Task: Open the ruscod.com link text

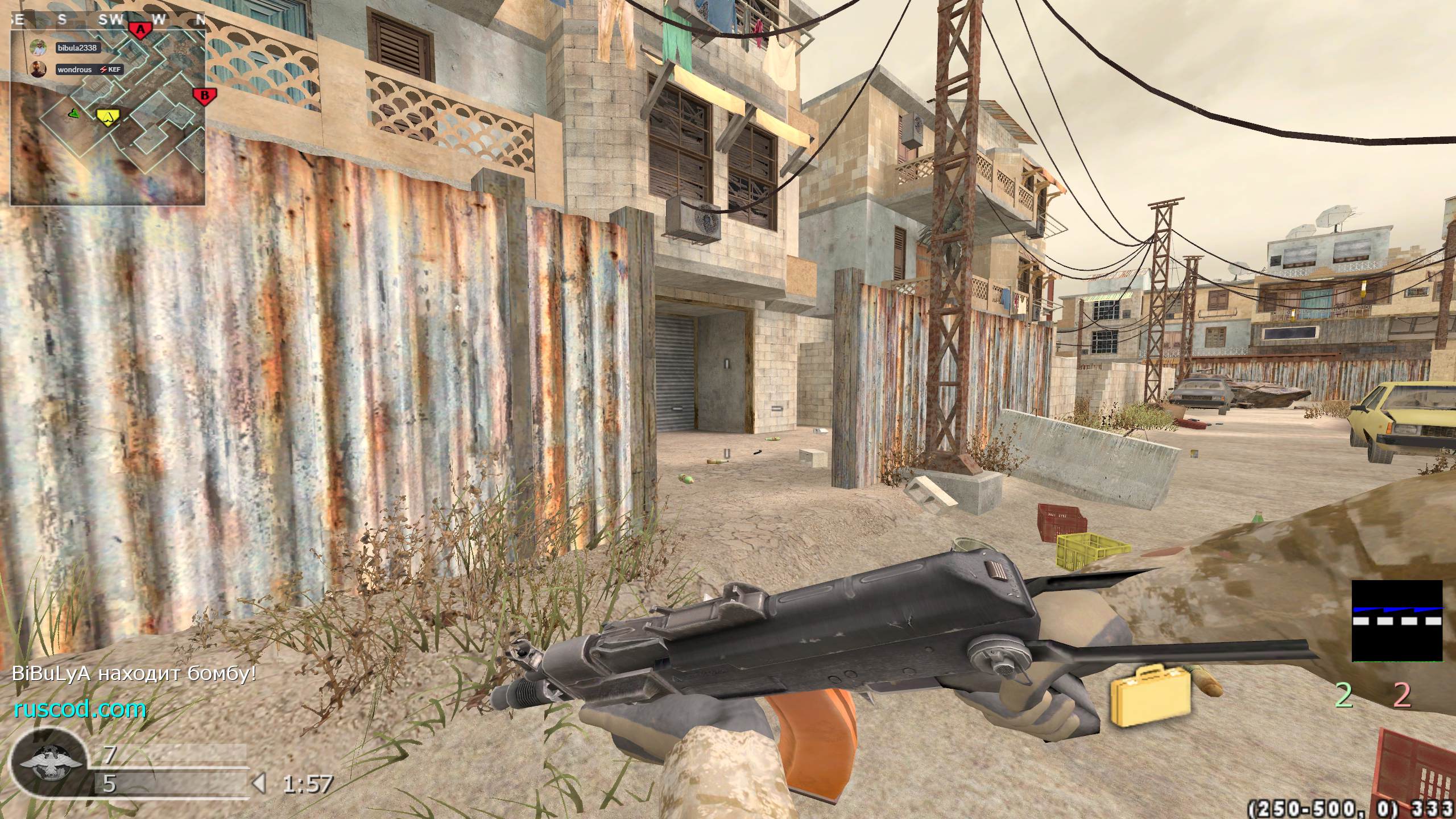Action: 80,709
